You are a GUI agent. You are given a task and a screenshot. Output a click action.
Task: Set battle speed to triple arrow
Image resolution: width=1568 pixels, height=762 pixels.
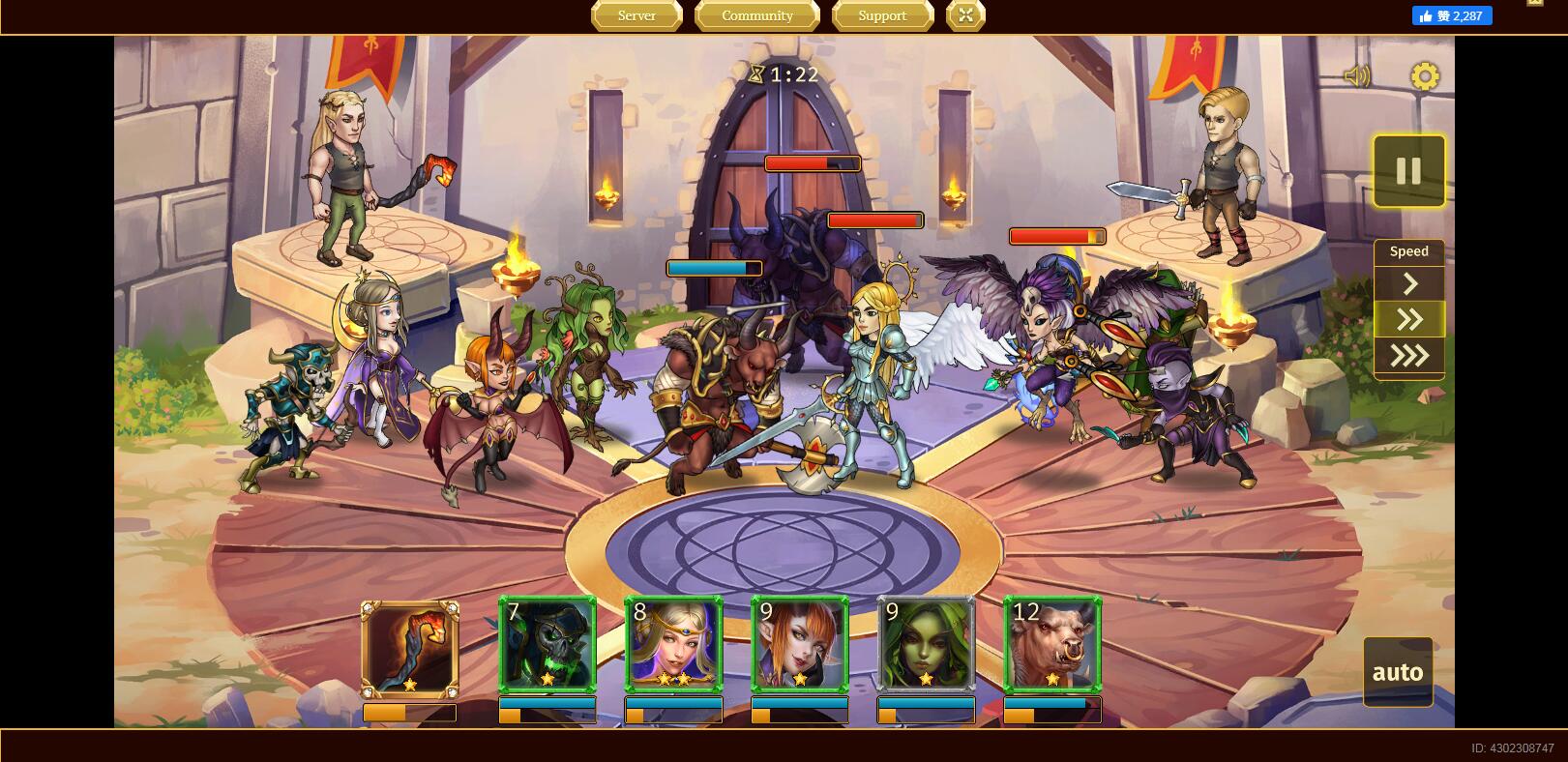1409,356
